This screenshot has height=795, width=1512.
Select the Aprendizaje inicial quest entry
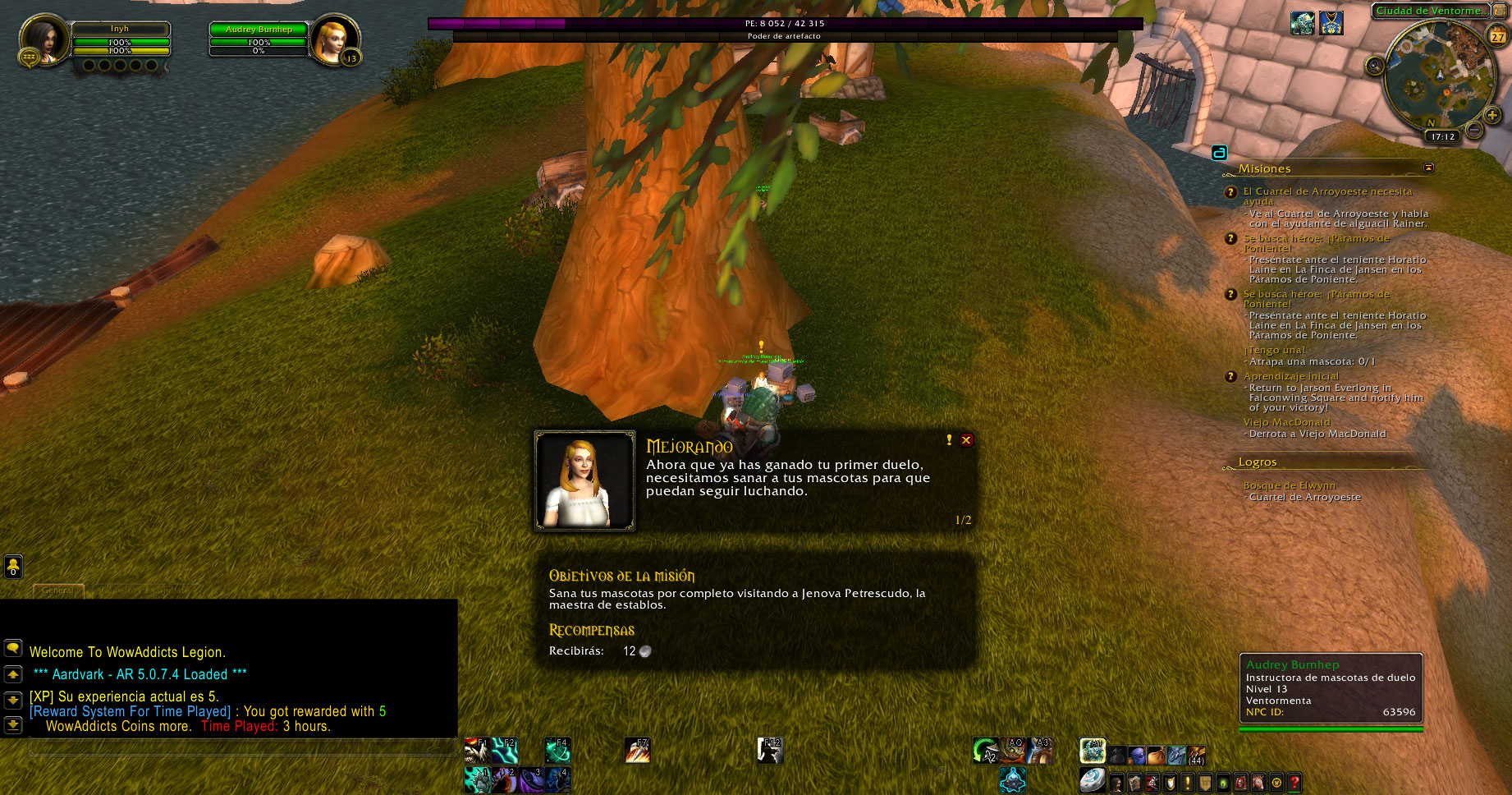coord(1290,376)
